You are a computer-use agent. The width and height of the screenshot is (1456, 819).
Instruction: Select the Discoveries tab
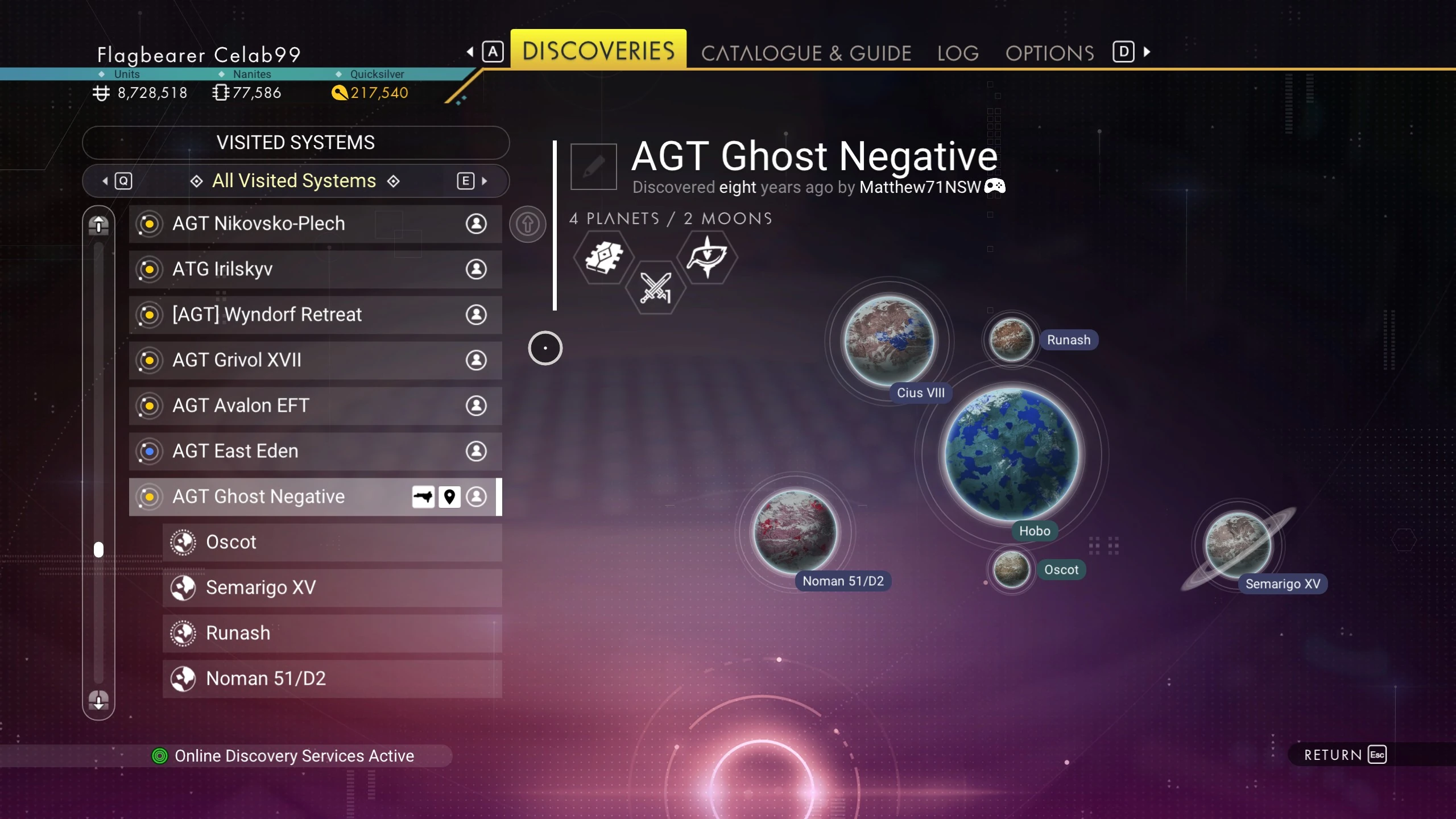tap(598, 51)
